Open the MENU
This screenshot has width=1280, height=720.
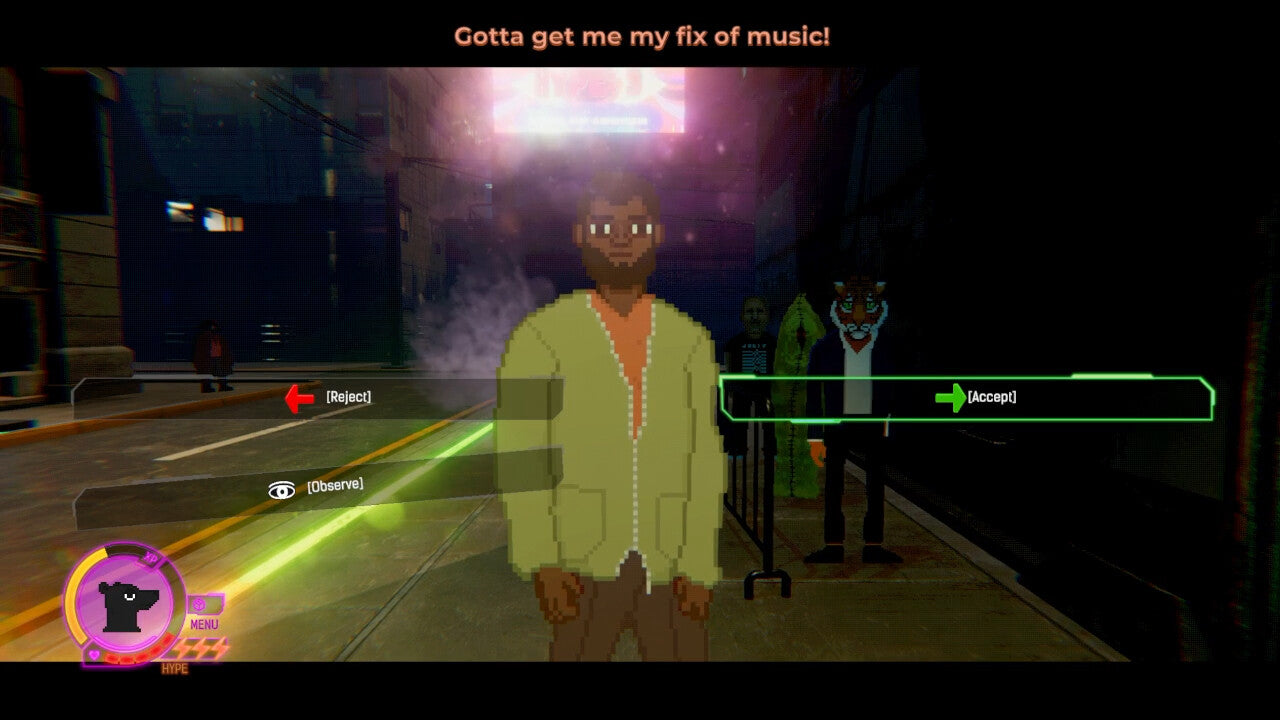pos(204,623)
